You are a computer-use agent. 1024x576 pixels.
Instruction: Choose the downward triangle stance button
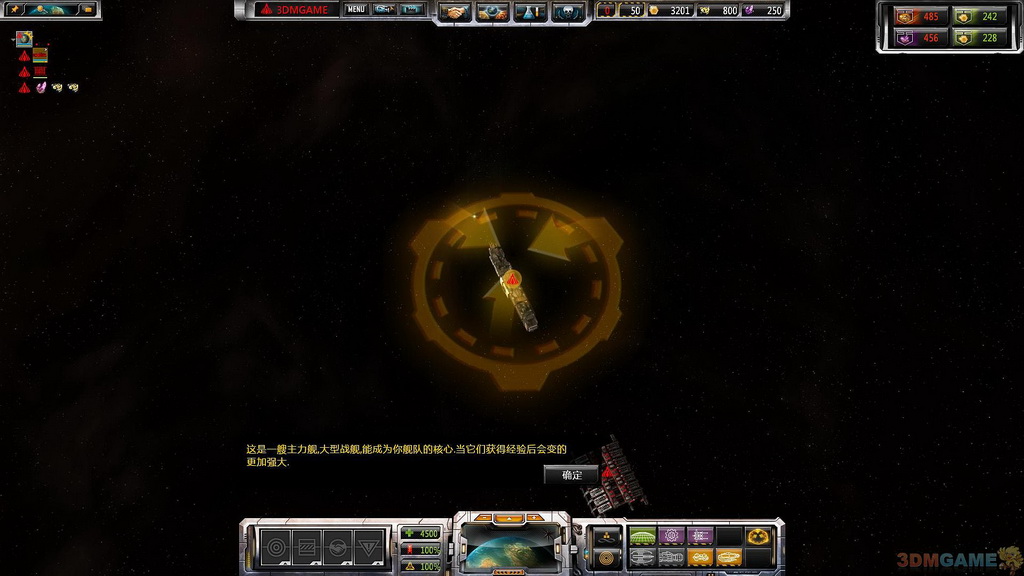pos(370,547)
